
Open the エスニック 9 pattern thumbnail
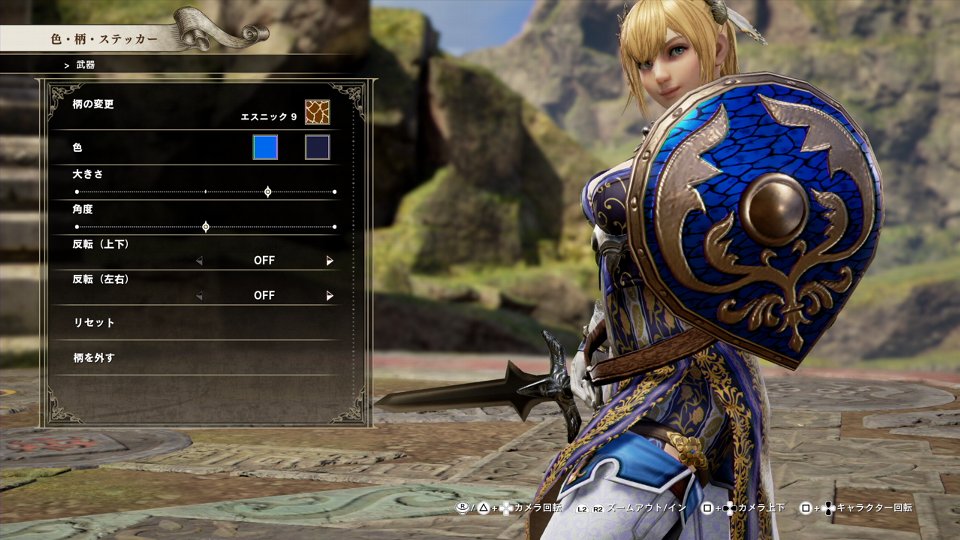point(317,112)
